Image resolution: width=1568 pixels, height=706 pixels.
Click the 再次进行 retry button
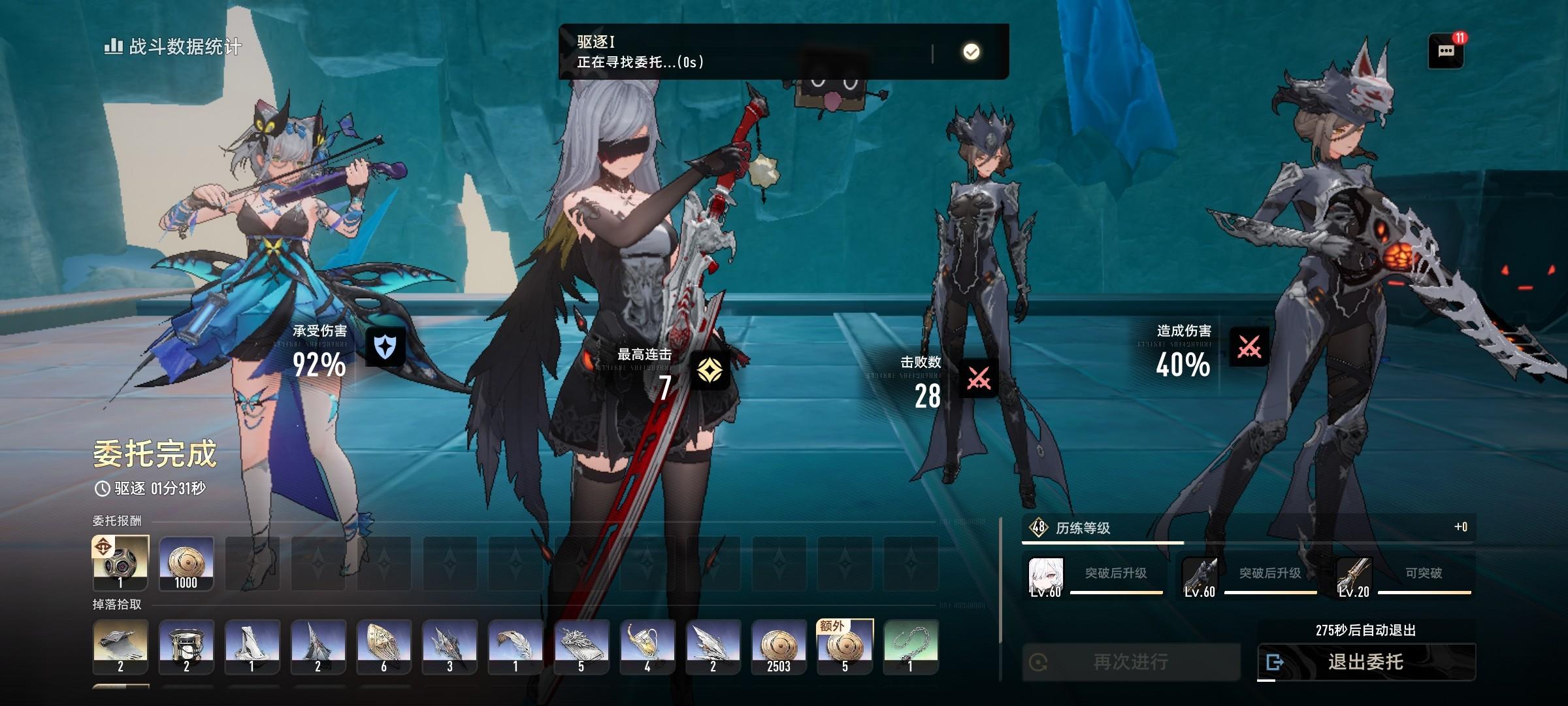point(1131,662)
